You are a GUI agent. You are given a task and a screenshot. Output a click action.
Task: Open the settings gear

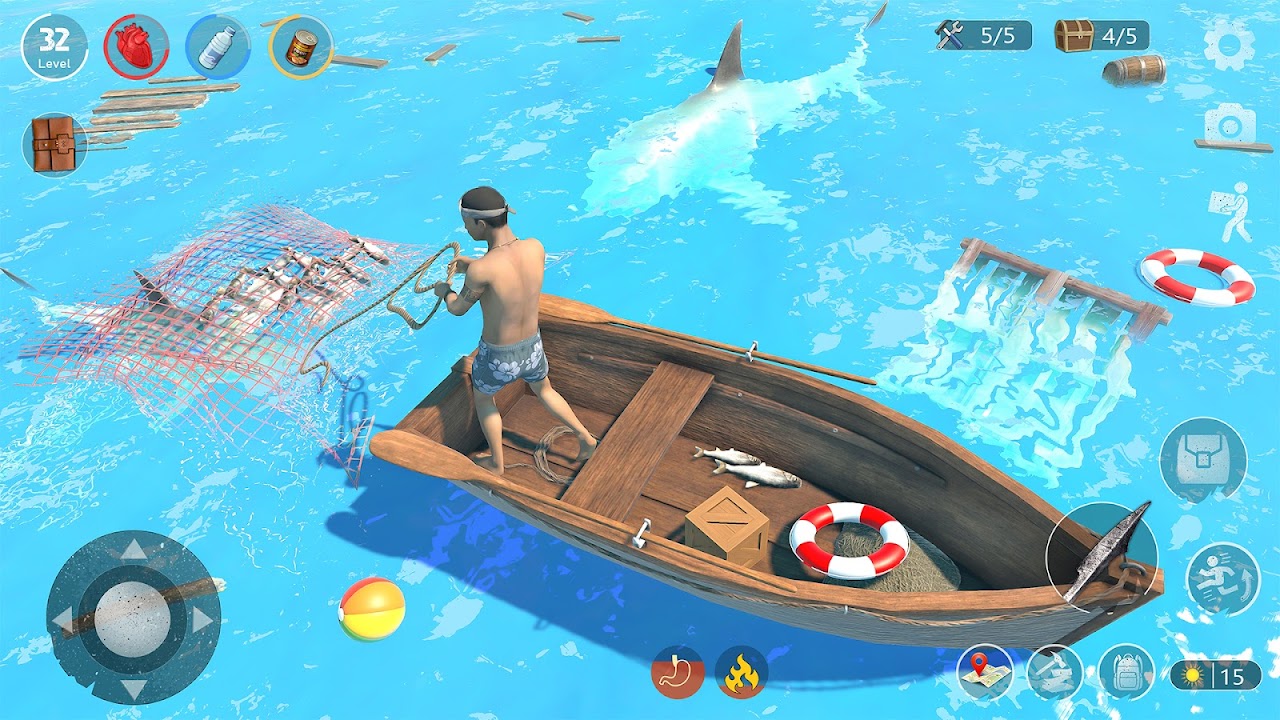1228,43
